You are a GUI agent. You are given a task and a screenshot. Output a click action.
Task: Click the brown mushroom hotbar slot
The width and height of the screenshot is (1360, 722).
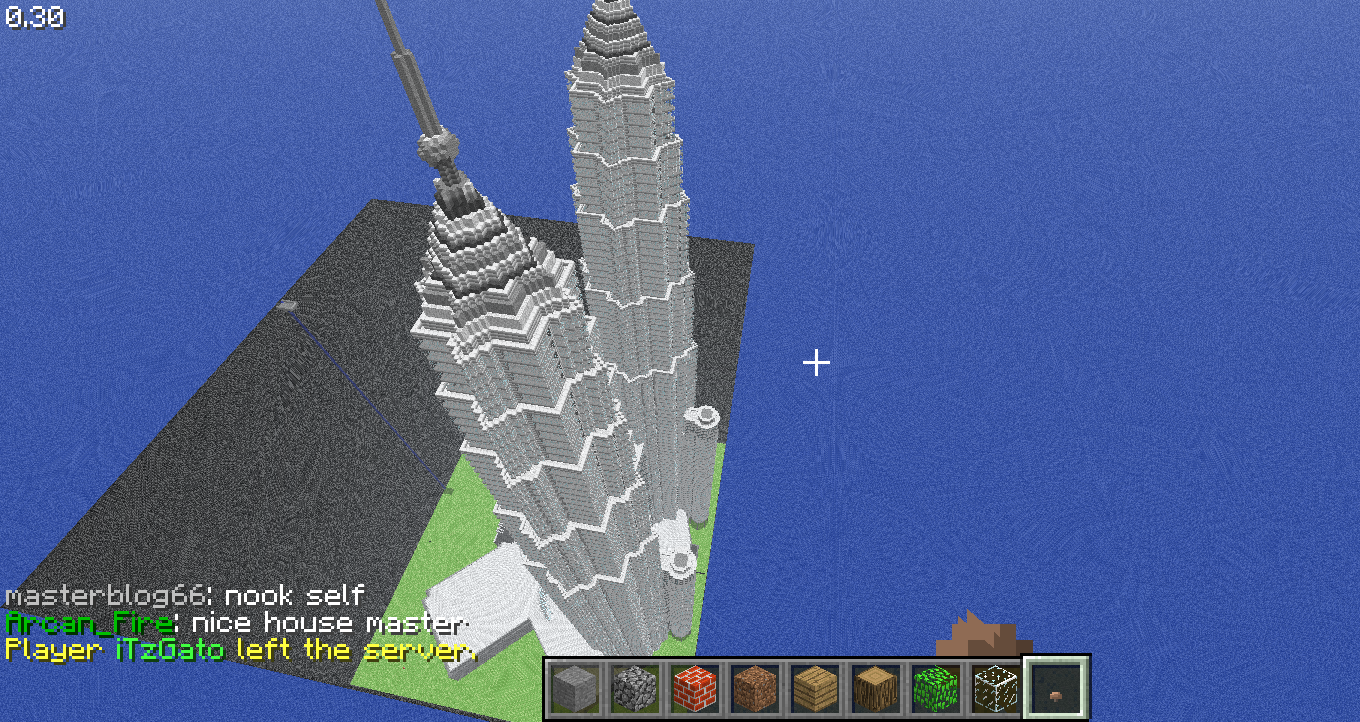(1056, 688)
